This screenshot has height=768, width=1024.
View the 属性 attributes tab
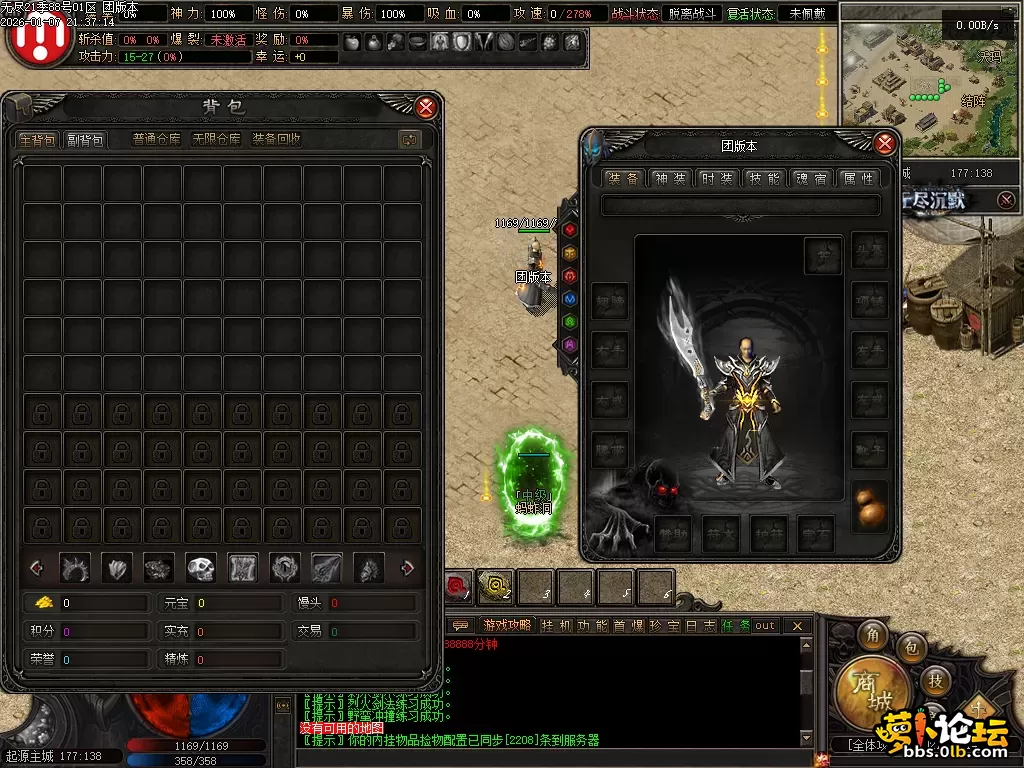click(x=858, y=179)
